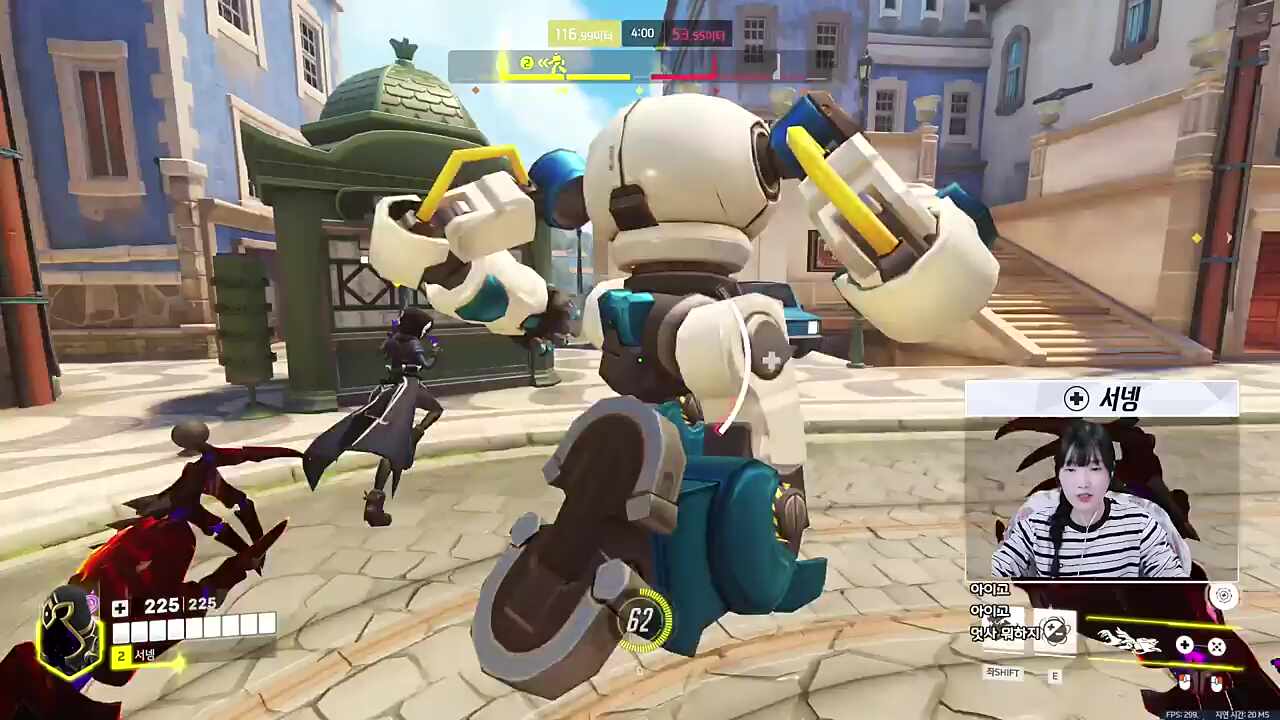Click the 116.99미터 distance label
Image resolution: width=1280 pixels, height=720 pixels.
[585, 32]
